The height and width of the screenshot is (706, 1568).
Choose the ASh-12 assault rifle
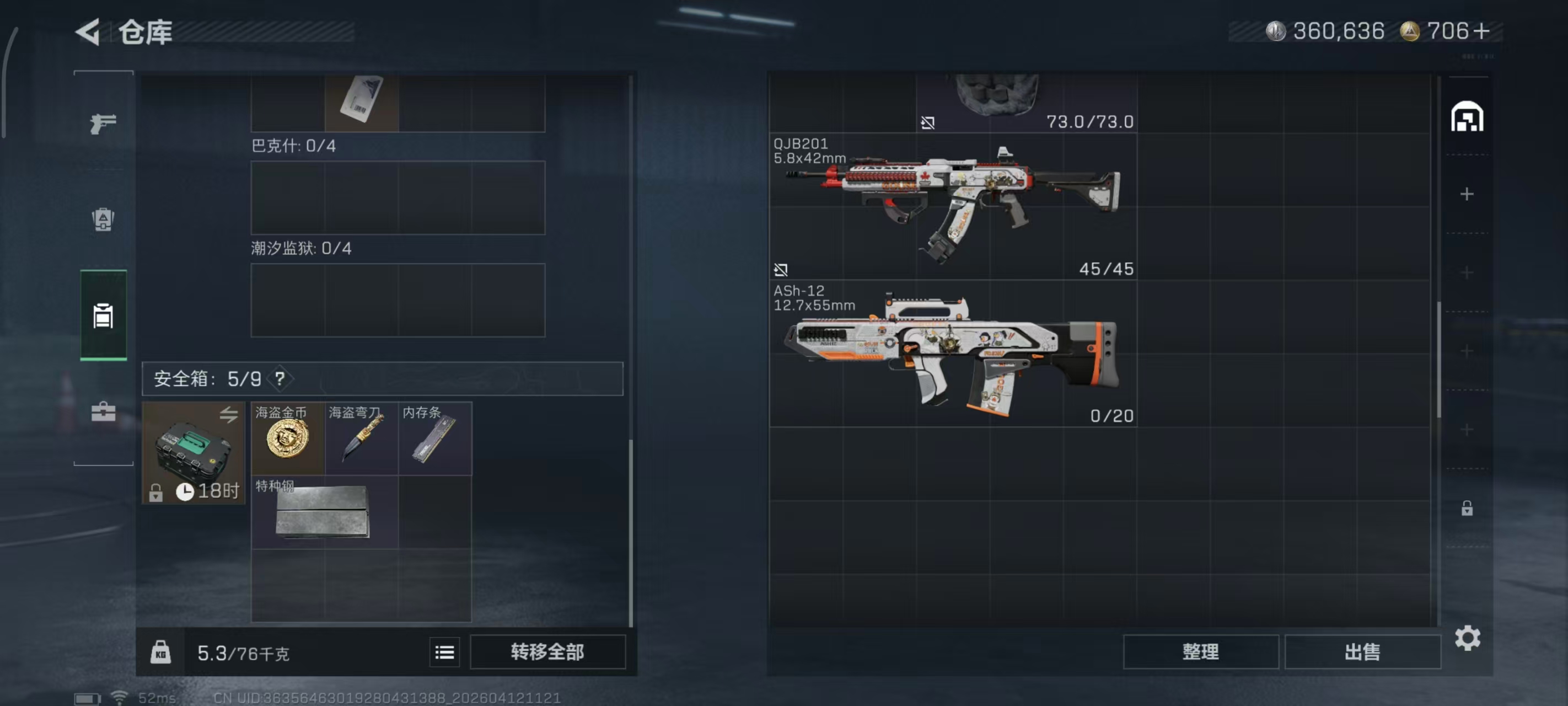953,354
